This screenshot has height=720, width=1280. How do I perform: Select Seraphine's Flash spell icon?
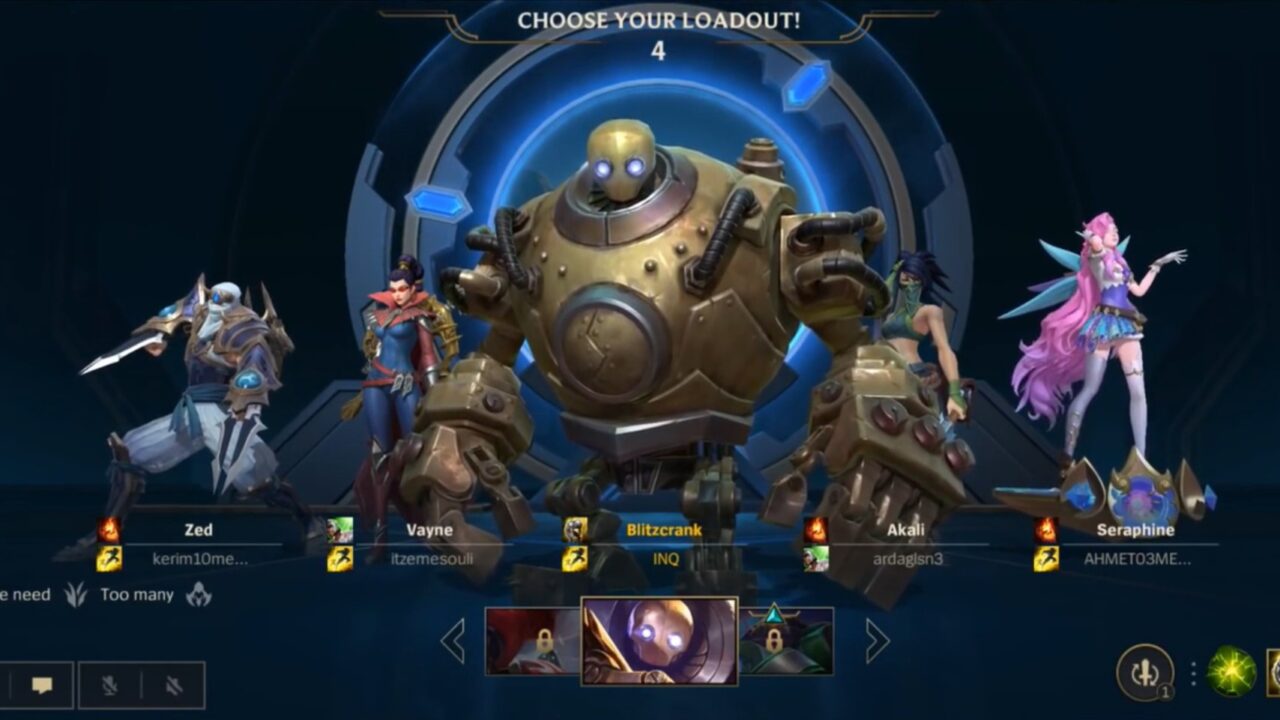click(x=1044, y=556)
